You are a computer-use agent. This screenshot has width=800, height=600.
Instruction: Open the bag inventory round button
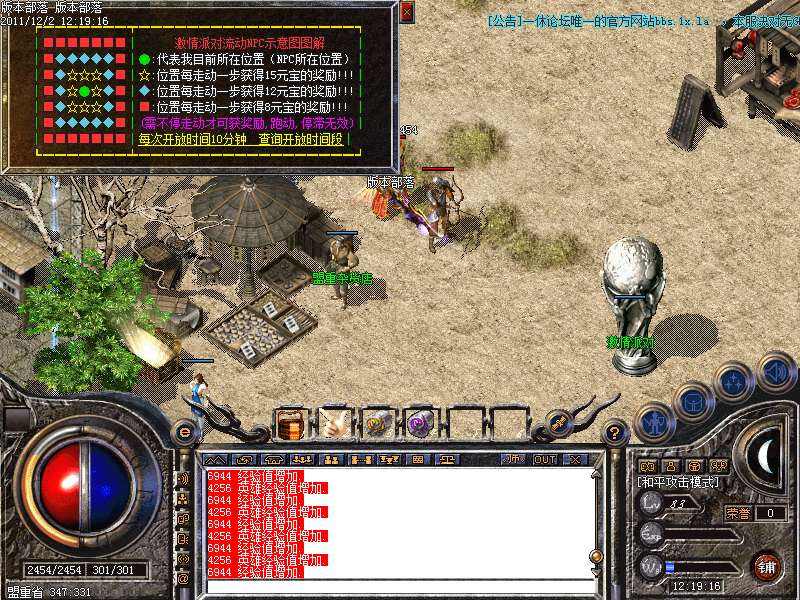click(693, 401)
